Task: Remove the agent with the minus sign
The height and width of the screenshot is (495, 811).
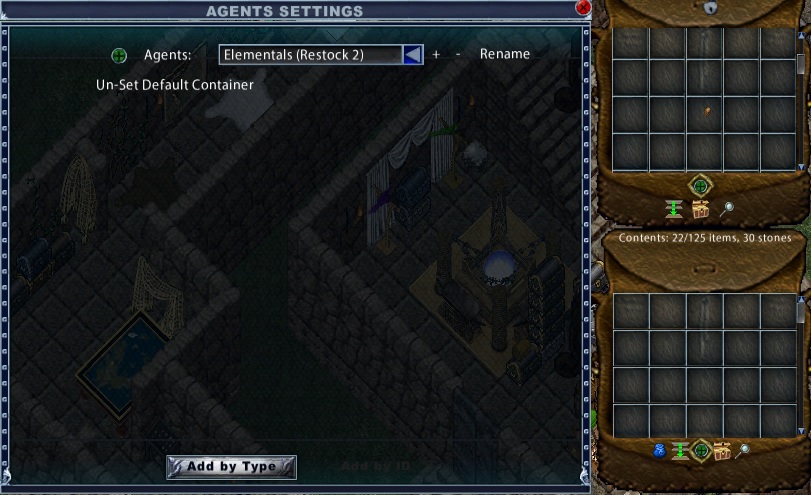Action: (458, 54)
